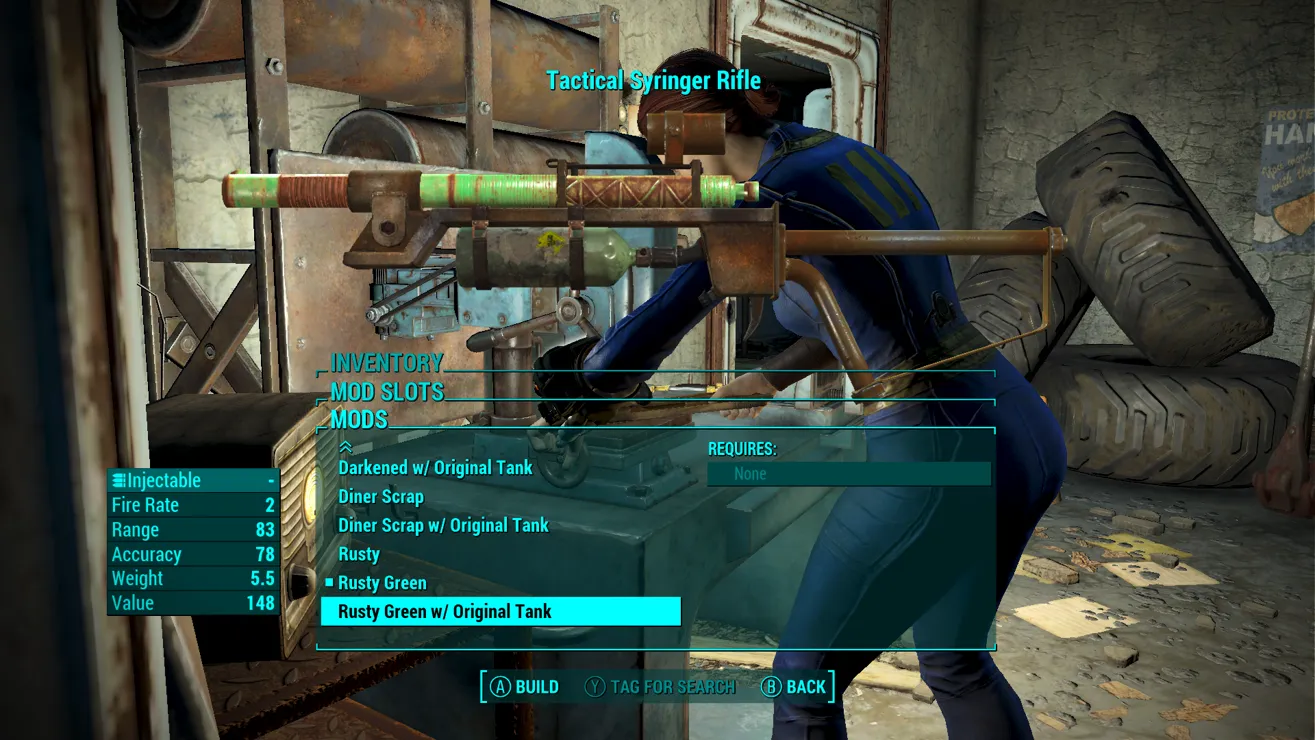Go back from the mods list
Image resolution: width=1315 pixels, height=740 pixels.
point(794,687)
